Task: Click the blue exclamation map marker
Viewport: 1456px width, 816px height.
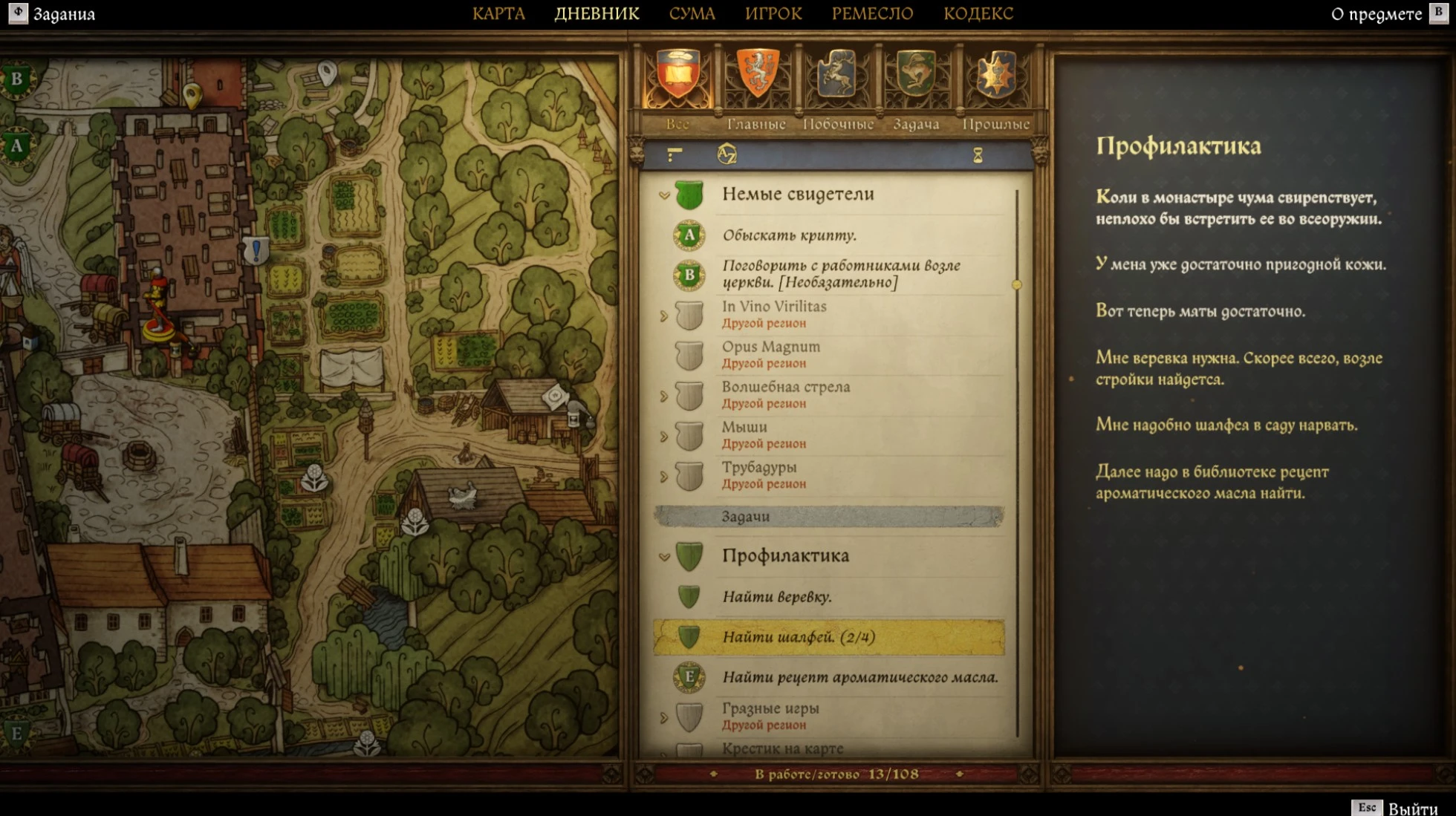Action: 256,250
